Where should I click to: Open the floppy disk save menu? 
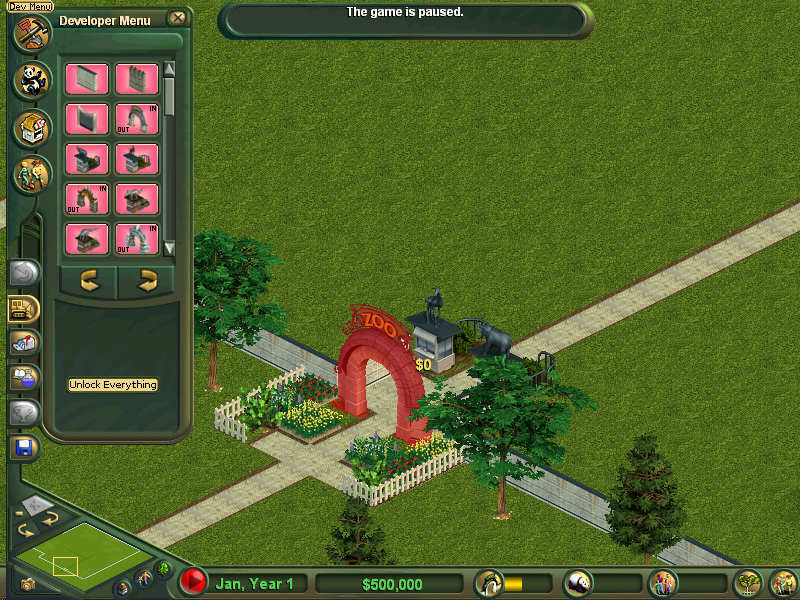(24, 446)
